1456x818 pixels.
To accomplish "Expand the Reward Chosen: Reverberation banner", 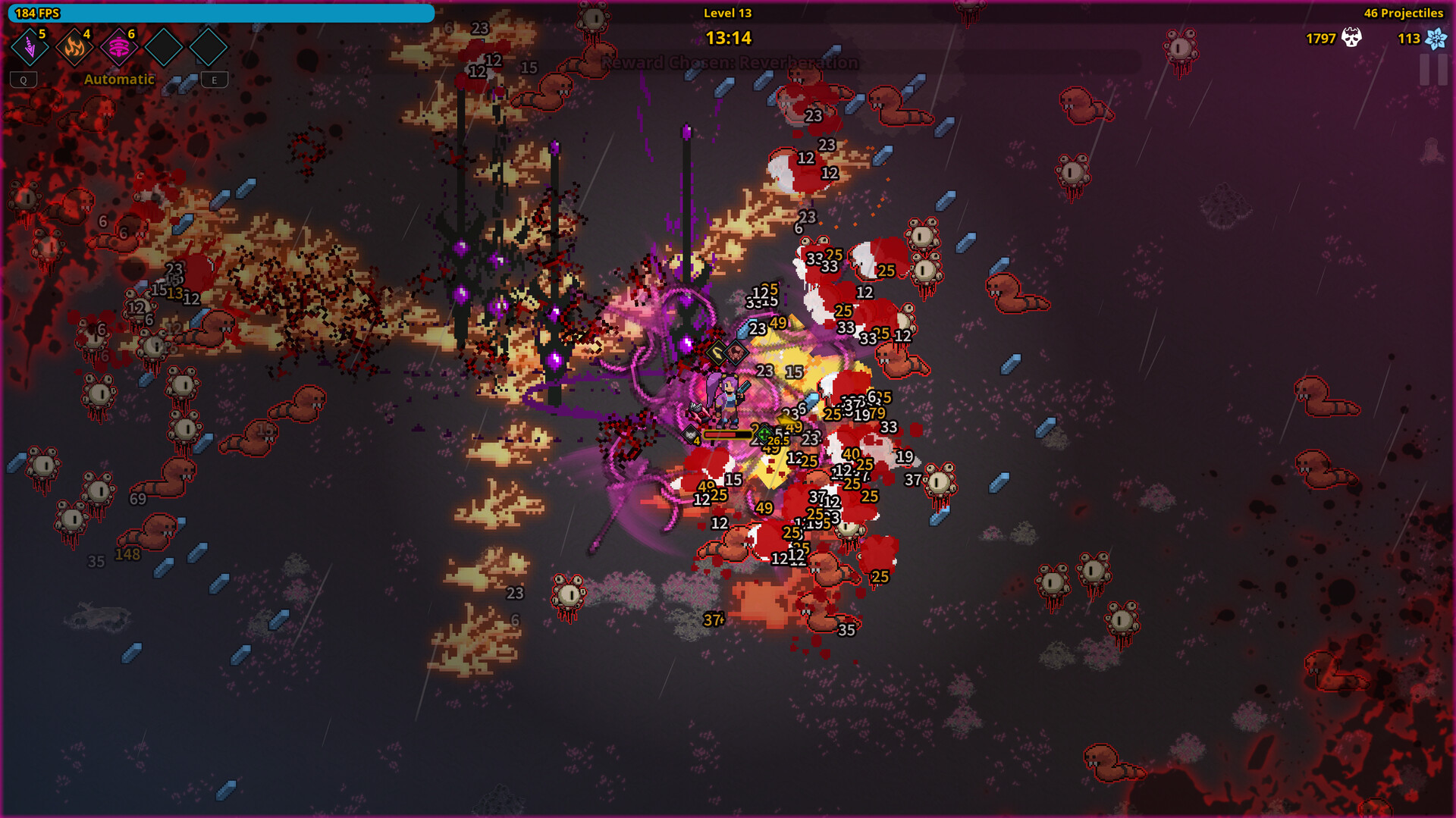I will [x=728, y=63].
